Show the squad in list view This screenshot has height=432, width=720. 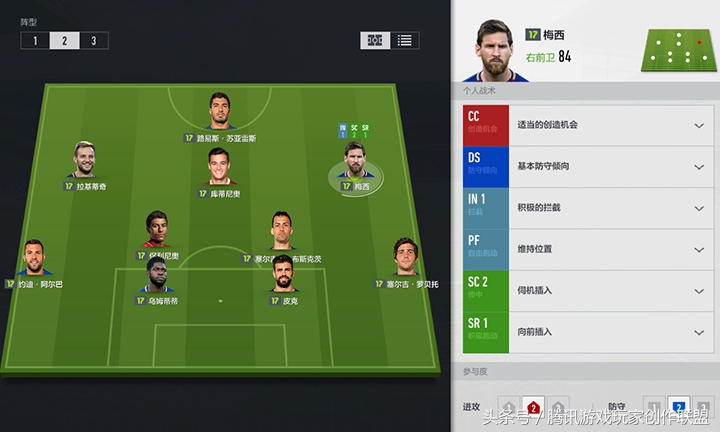405,41
